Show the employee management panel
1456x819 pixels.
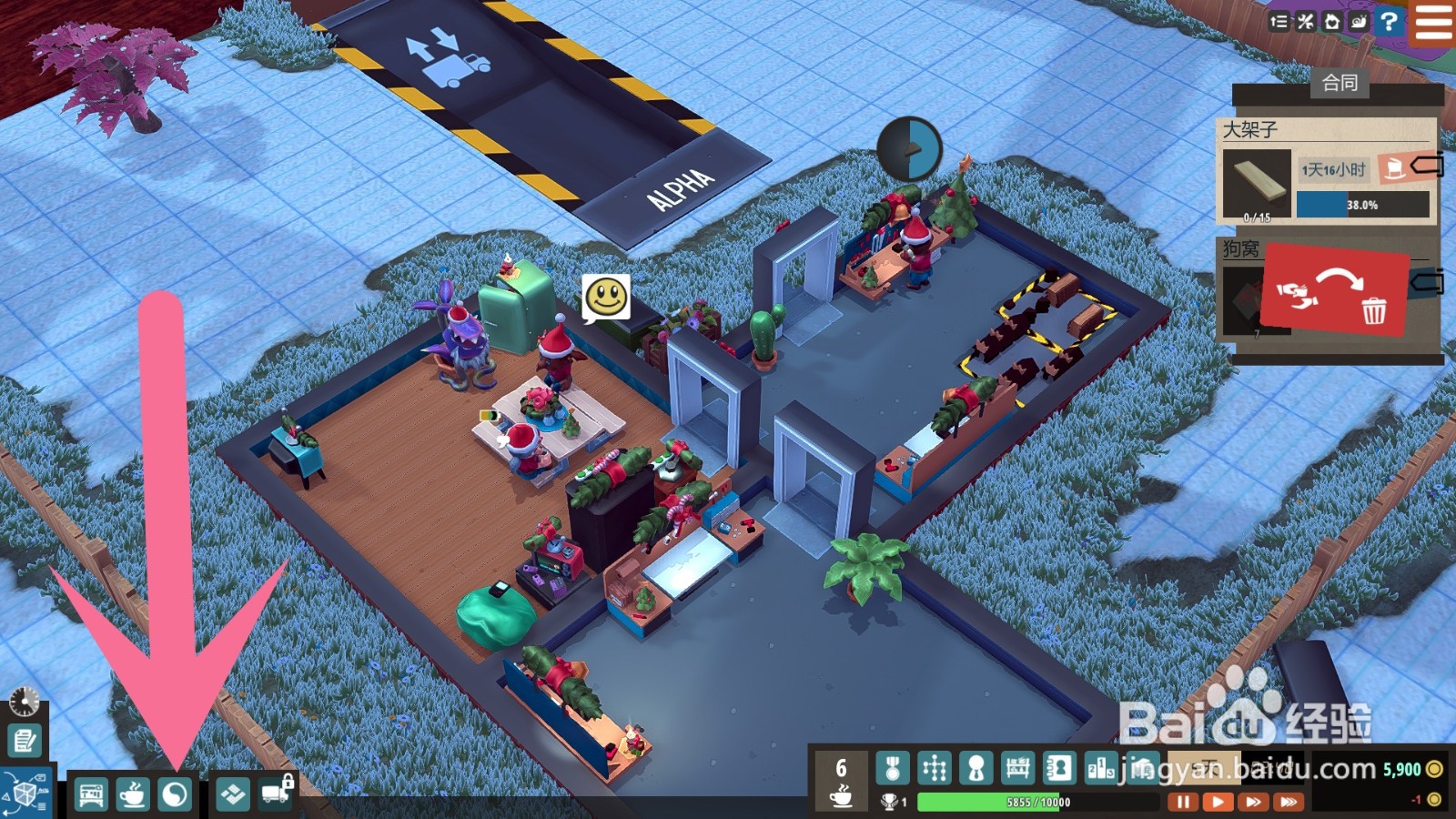(x=976, y=769)
